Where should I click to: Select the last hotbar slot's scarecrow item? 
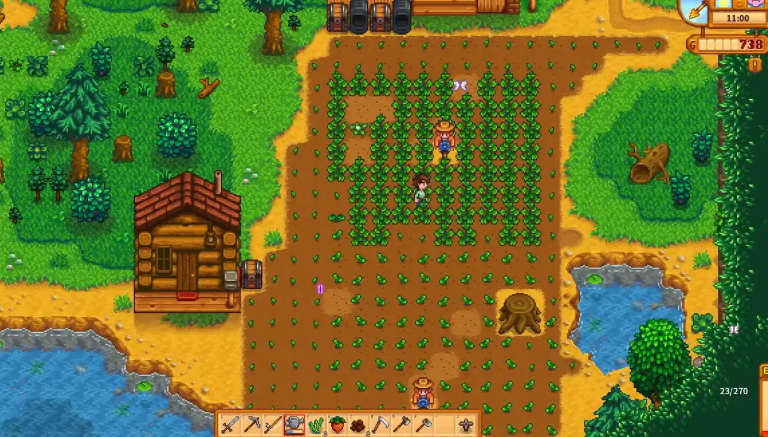tap(466, 425)
